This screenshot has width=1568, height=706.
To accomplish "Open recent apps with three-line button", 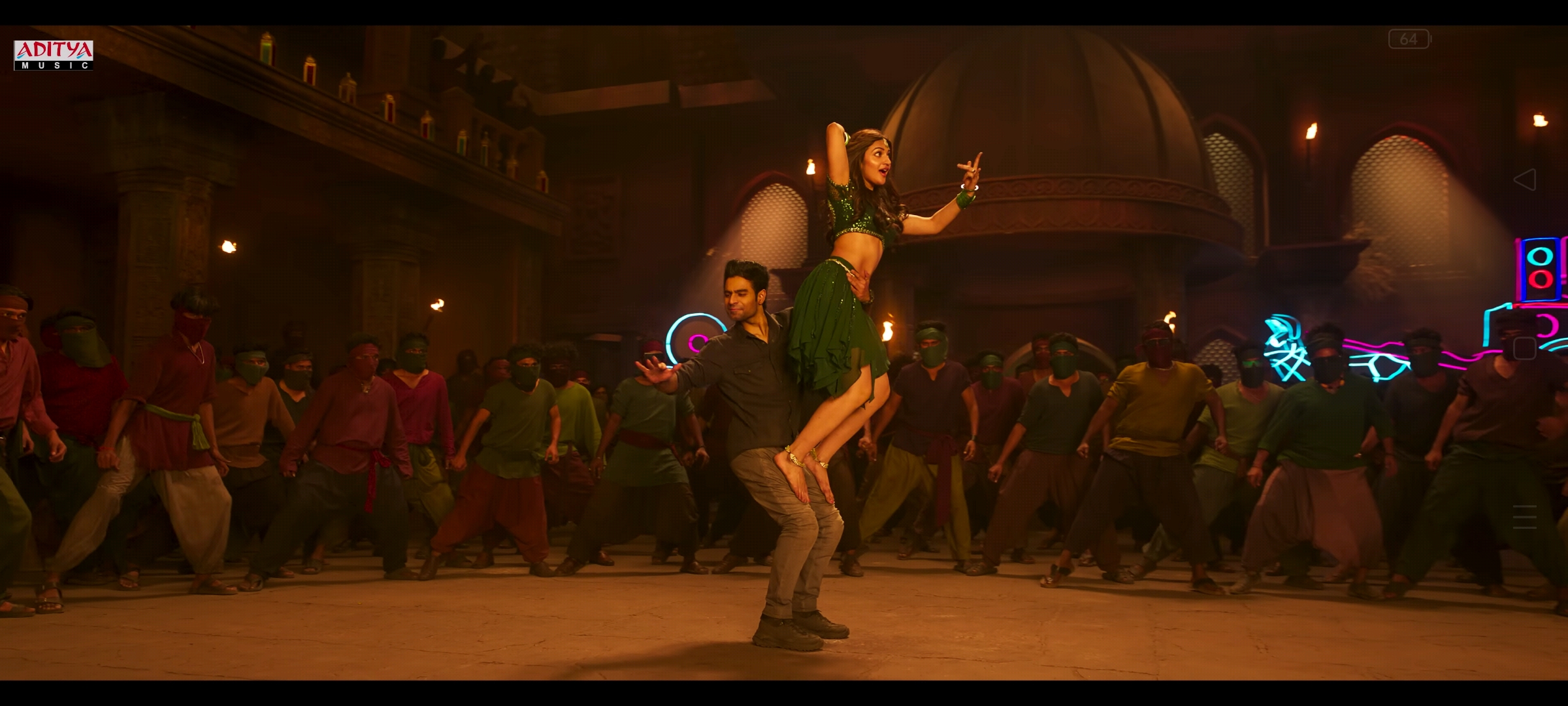I will click(x=1524, y=517).
